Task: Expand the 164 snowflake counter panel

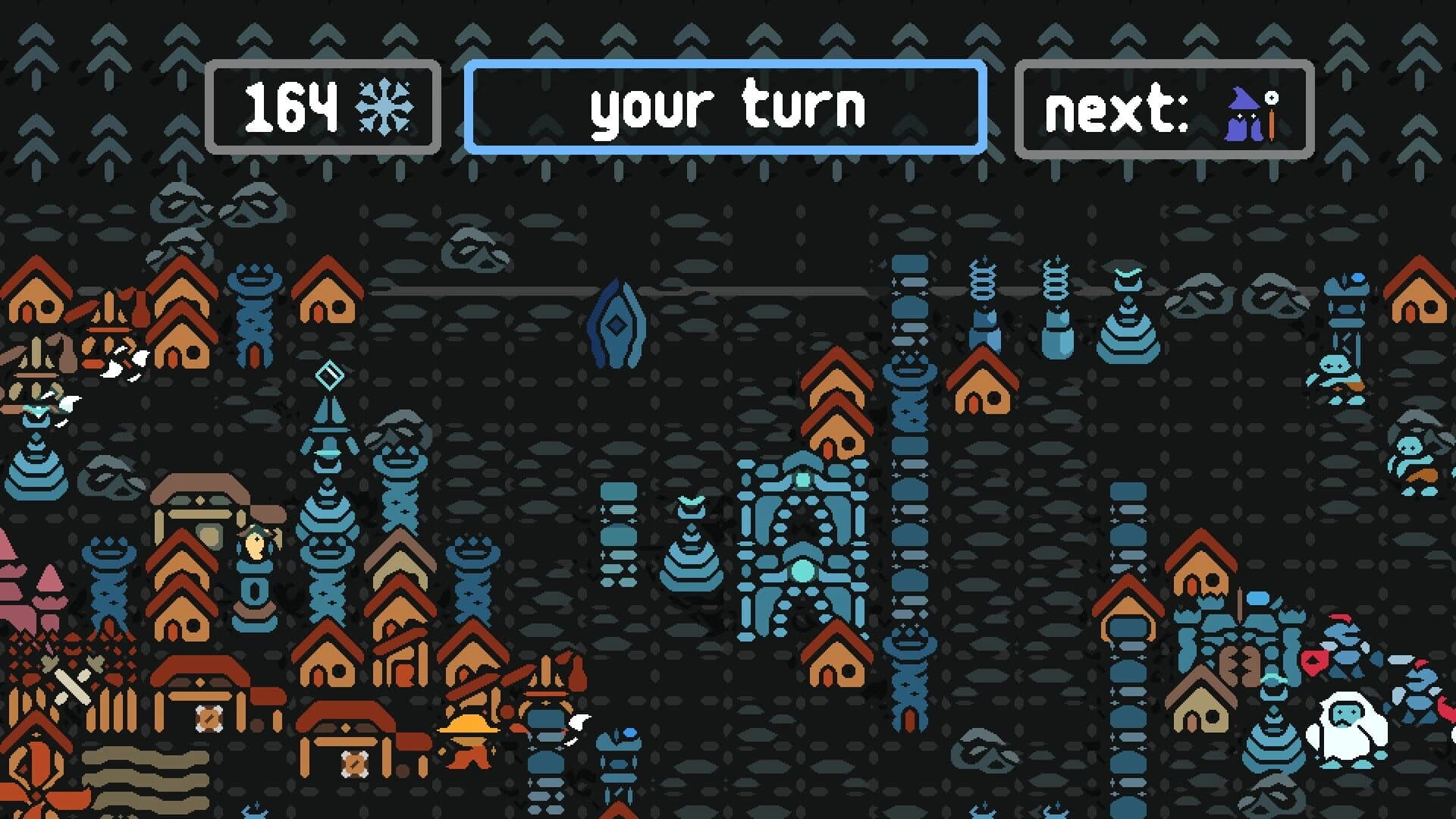Action: coord(325,106)
